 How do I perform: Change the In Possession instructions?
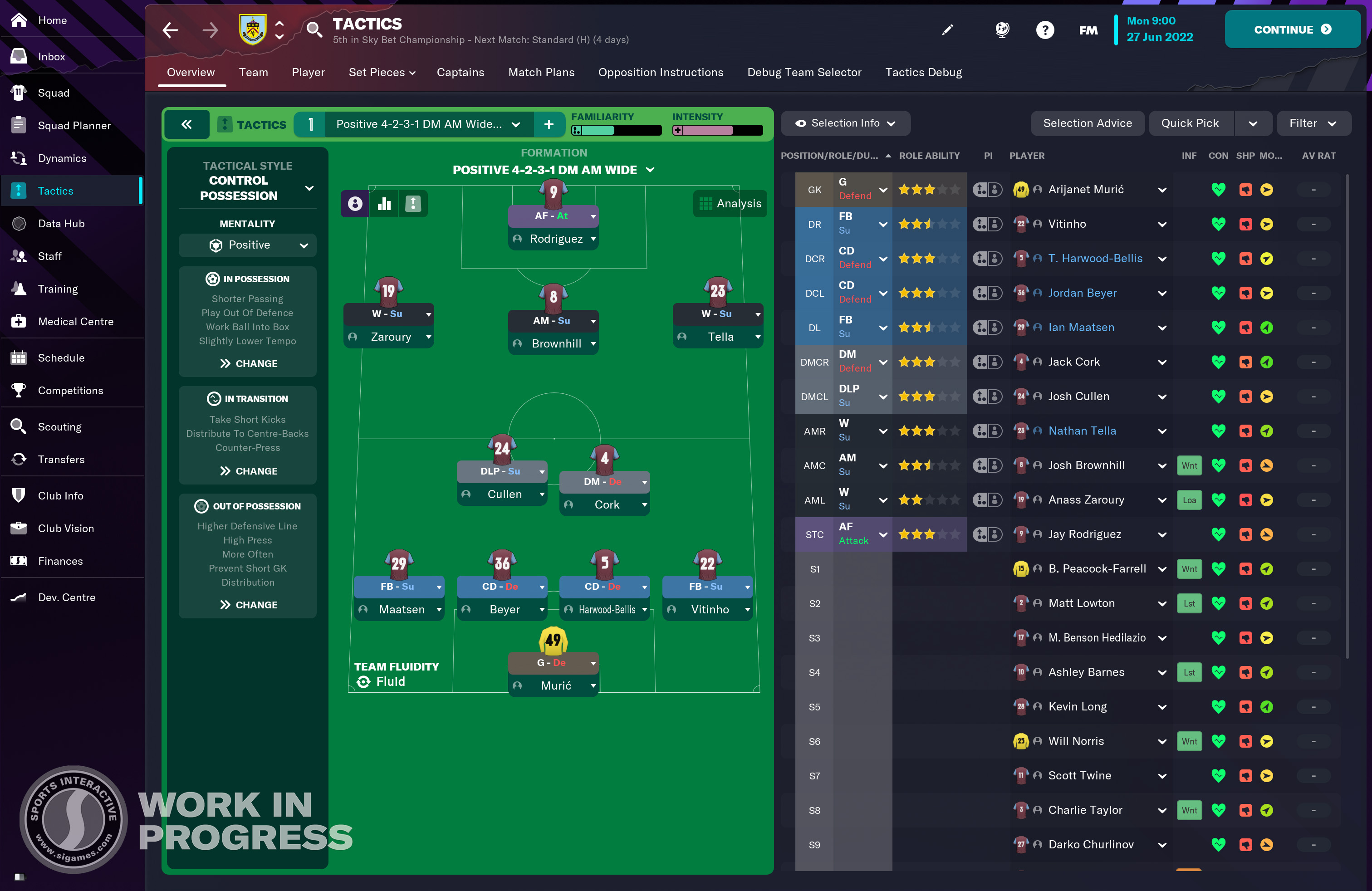pos(248,364)
